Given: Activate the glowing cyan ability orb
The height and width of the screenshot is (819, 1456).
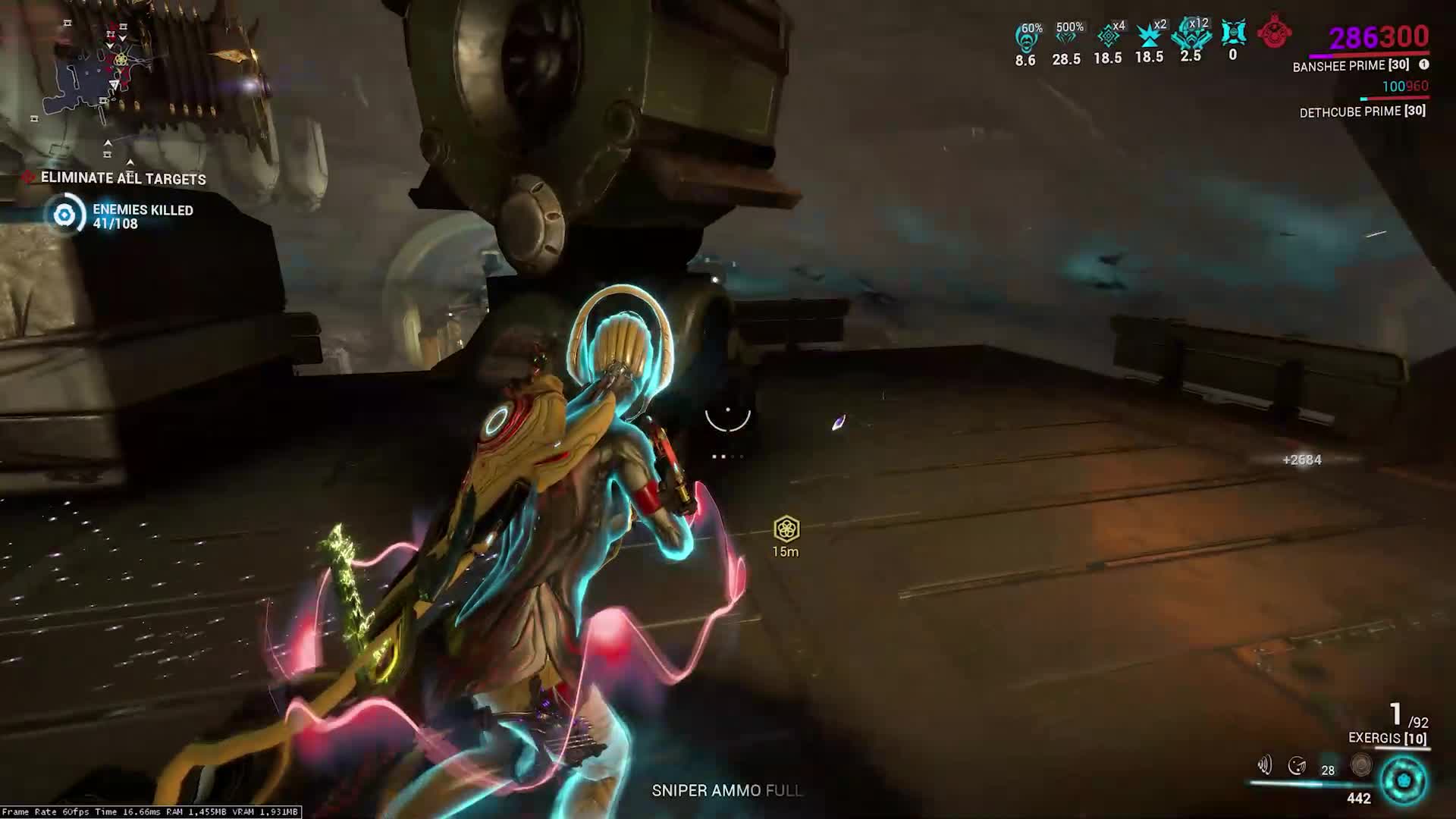Looking at the screenshot, I should (x=1404, y=780).
